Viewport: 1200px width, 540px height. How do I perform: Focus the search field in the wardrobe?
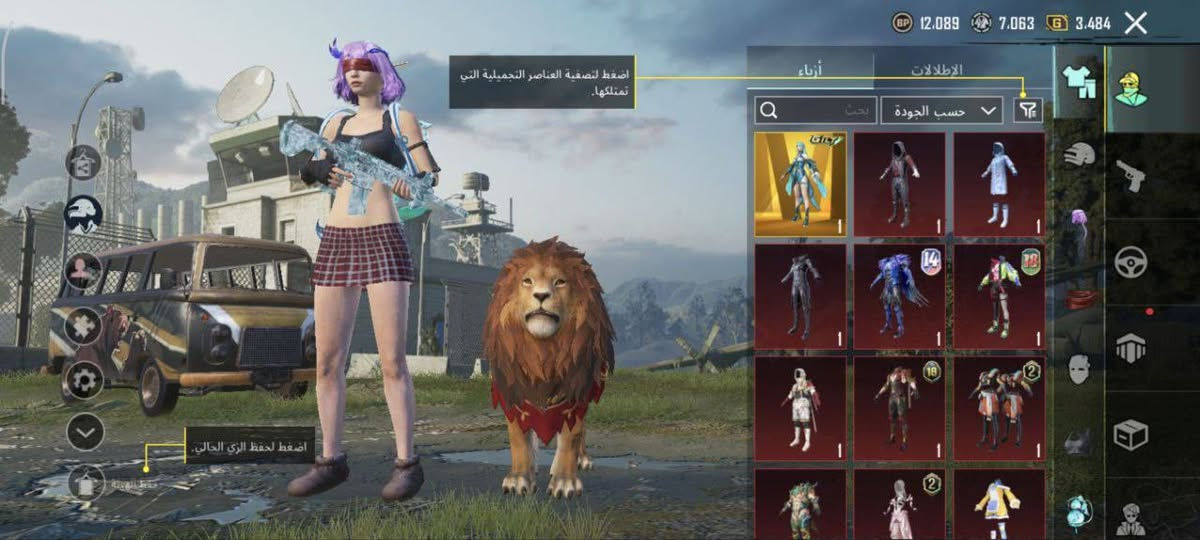(816, 111)
